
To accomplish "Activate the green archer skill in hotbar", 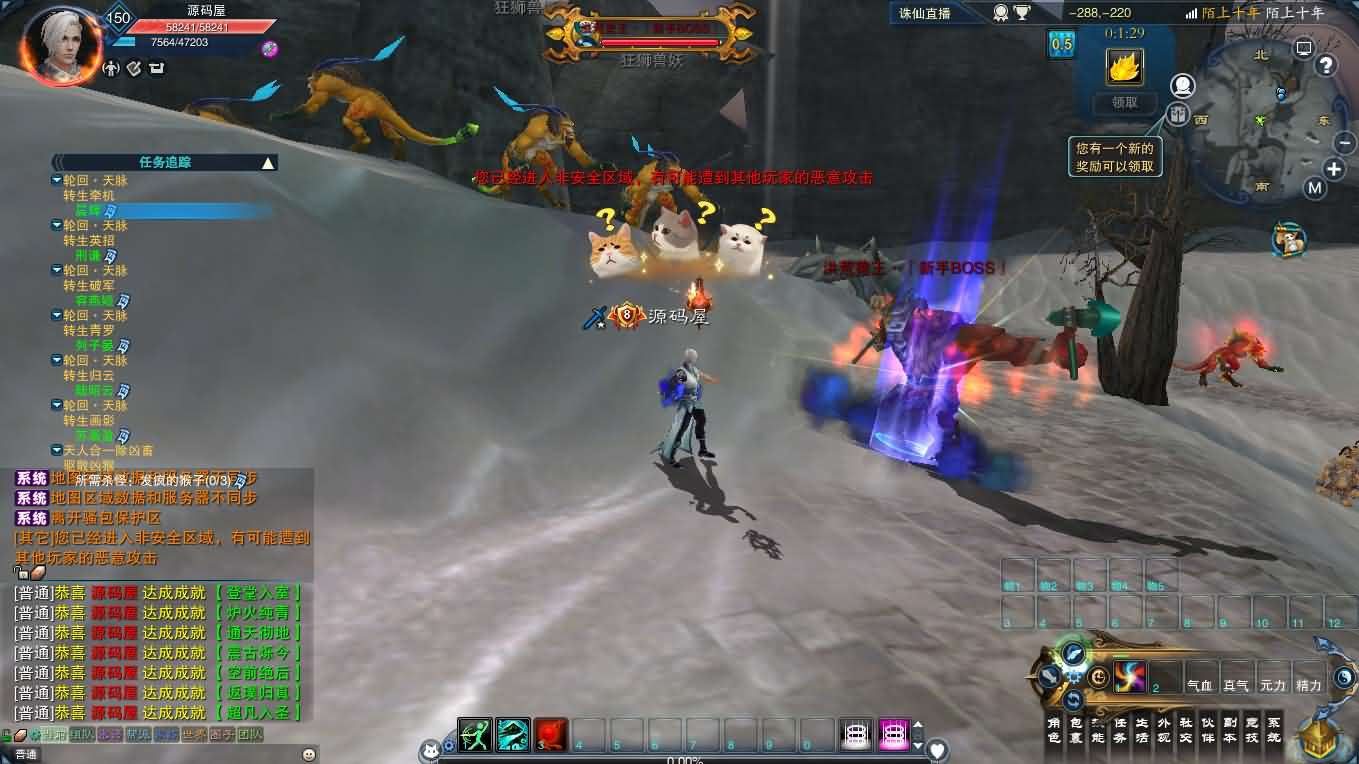I will pyautogui.click(x=475, y=735).
